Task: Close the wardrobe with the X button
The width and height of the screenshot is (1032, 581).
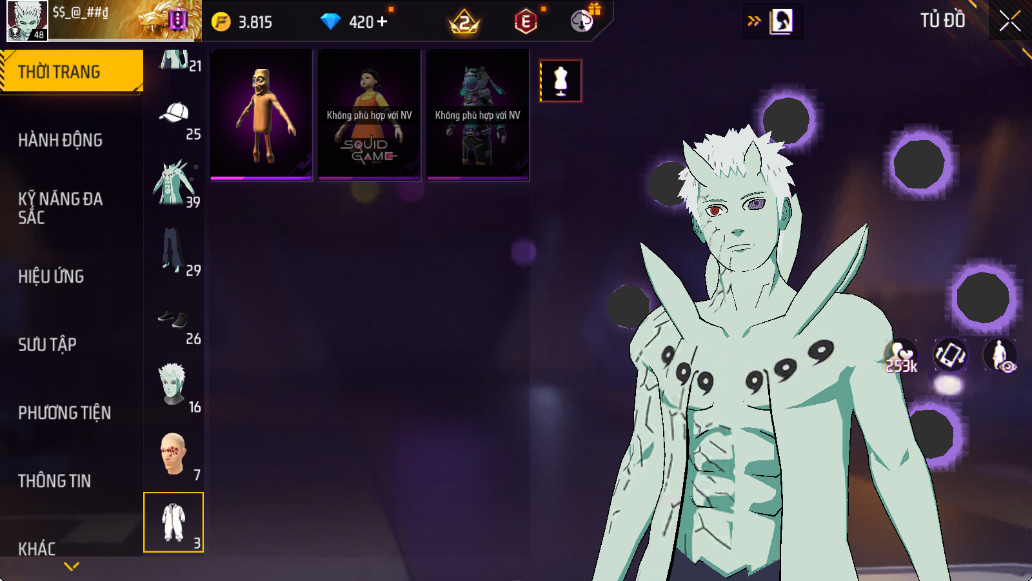Action: (1008, 21)
